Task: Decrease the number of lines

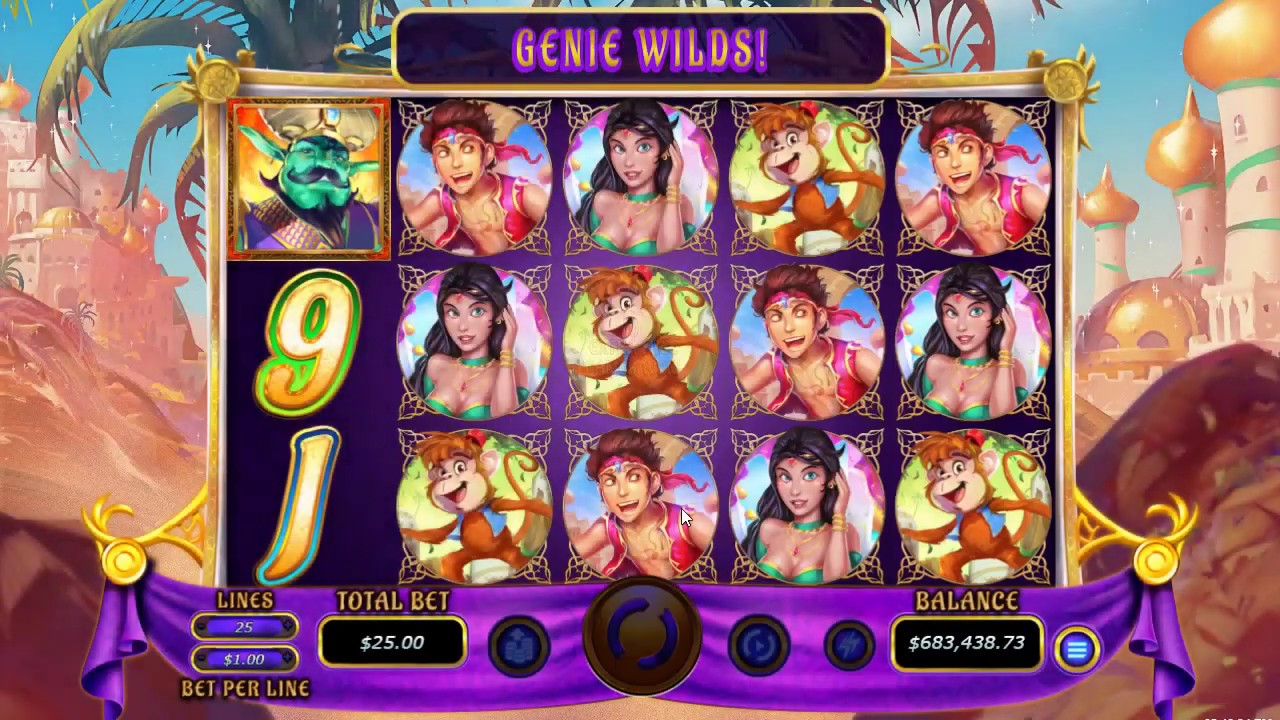Action: click(x=200, y=627)
